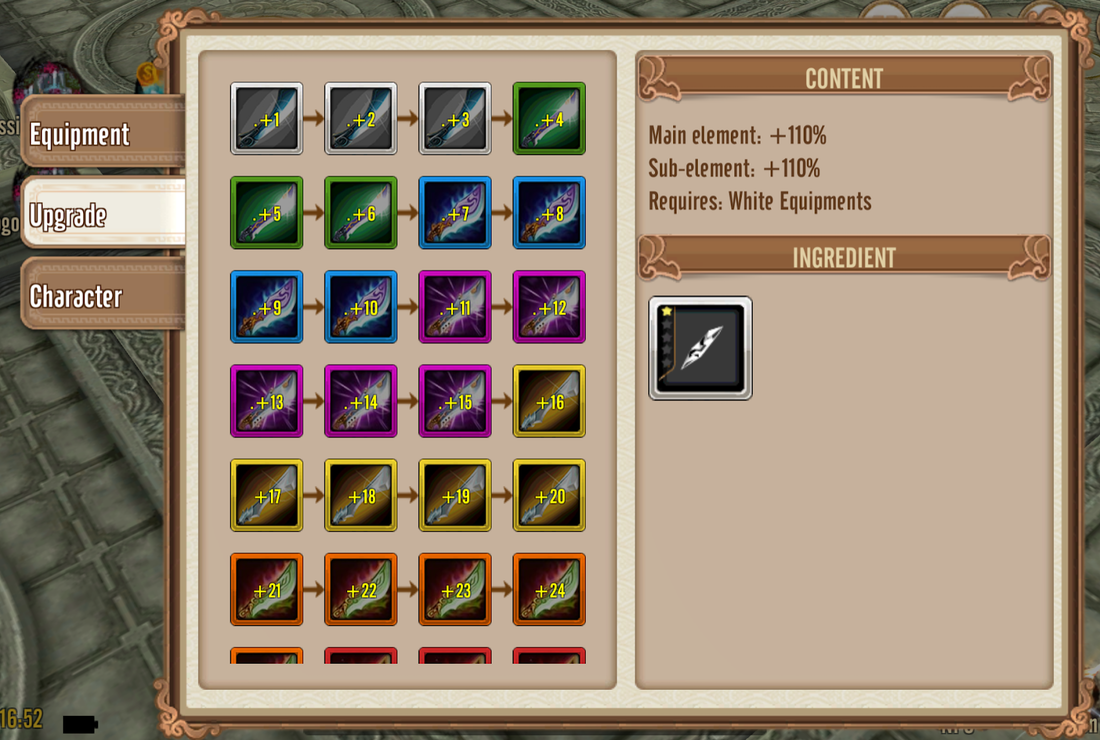
Task: Click the one-star ingredient item slot
Action: (x=700, y=348)
